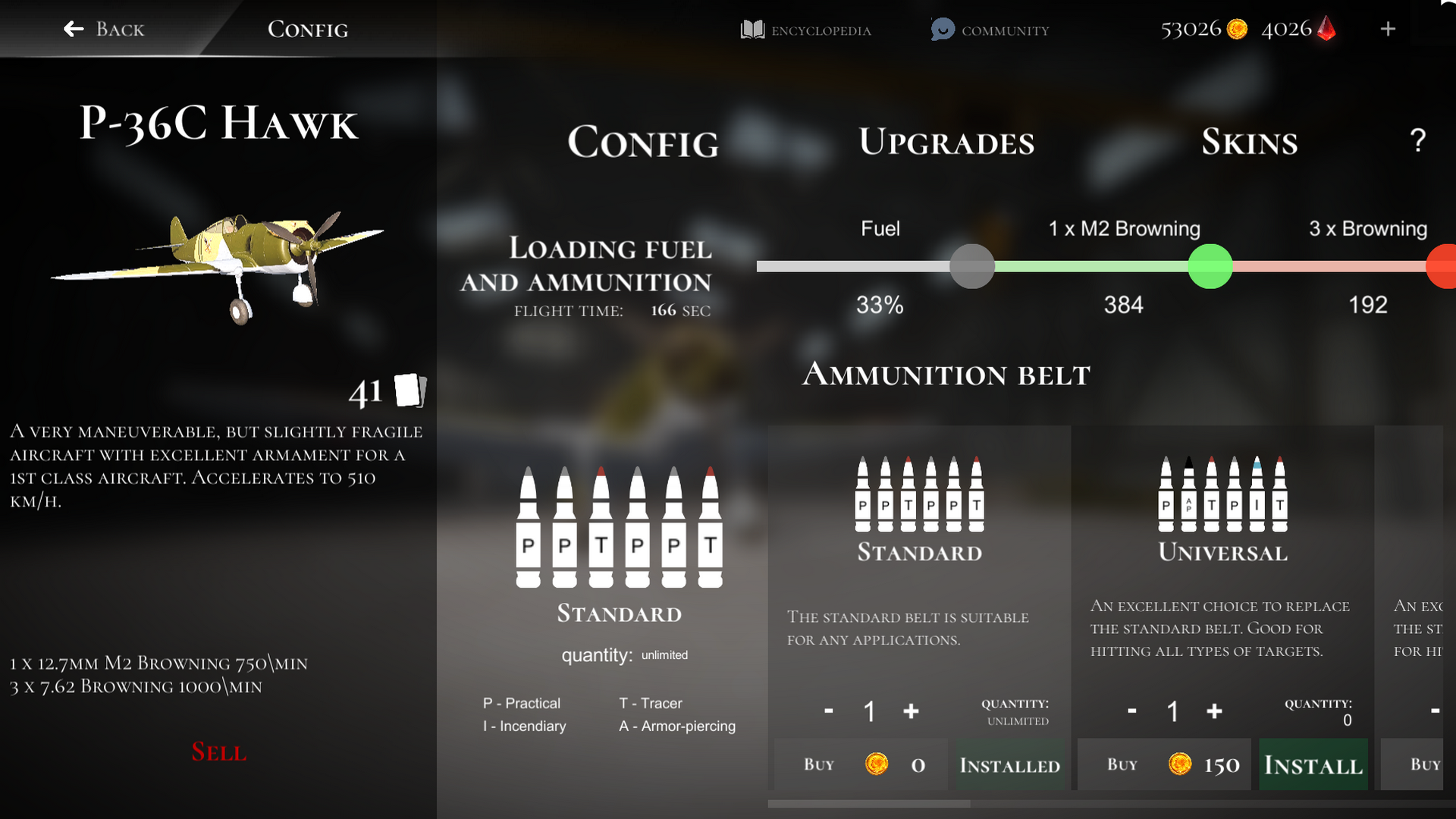Decrease Standard belt quantity with minus

(827, 711)
